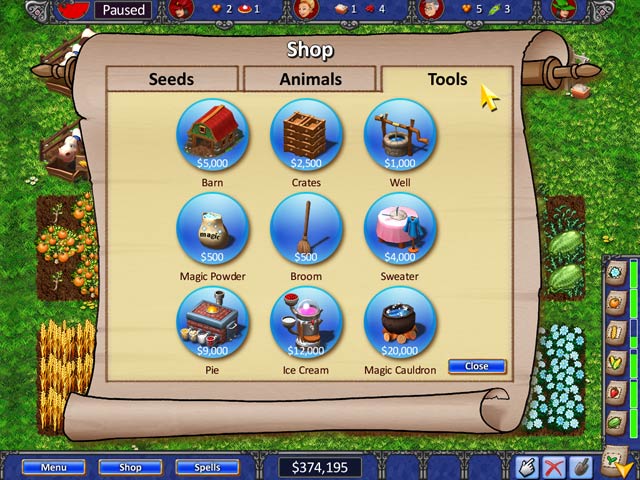Viewport: 640px width, 480px height.
Task: Buy the Pie oven
Action: pyautogui.click(x=211, y=322)
